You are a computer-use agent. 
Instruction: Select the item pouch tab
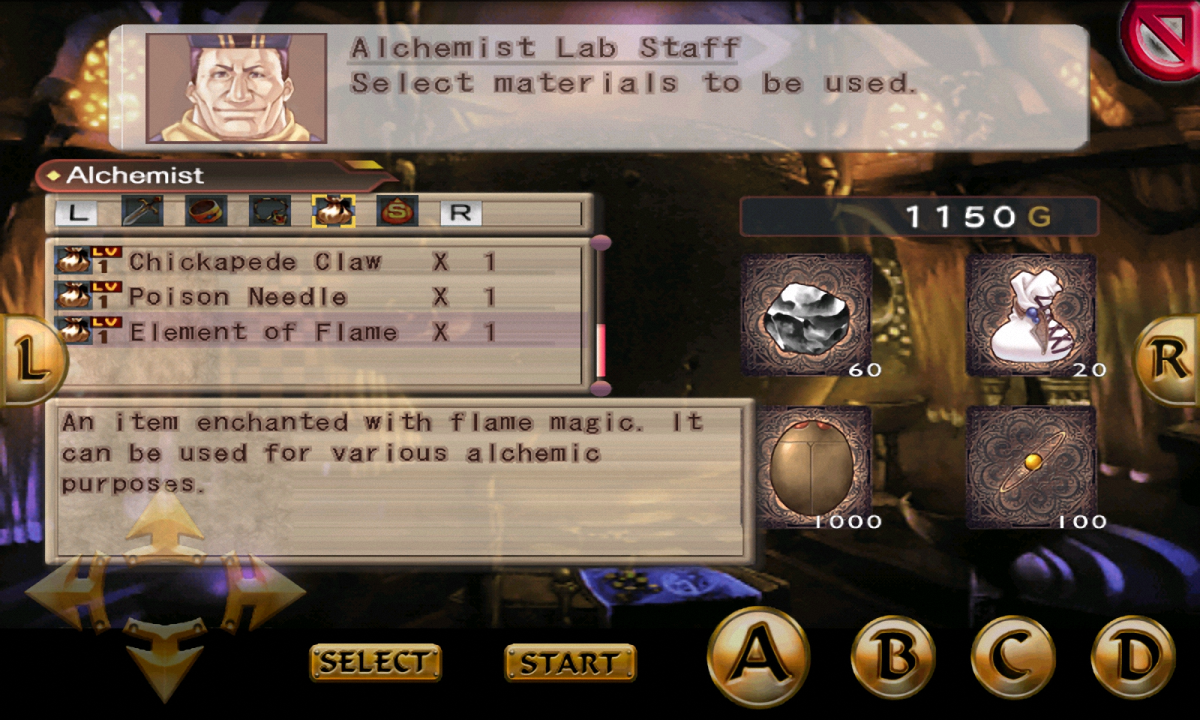click(x=333, y=211)
